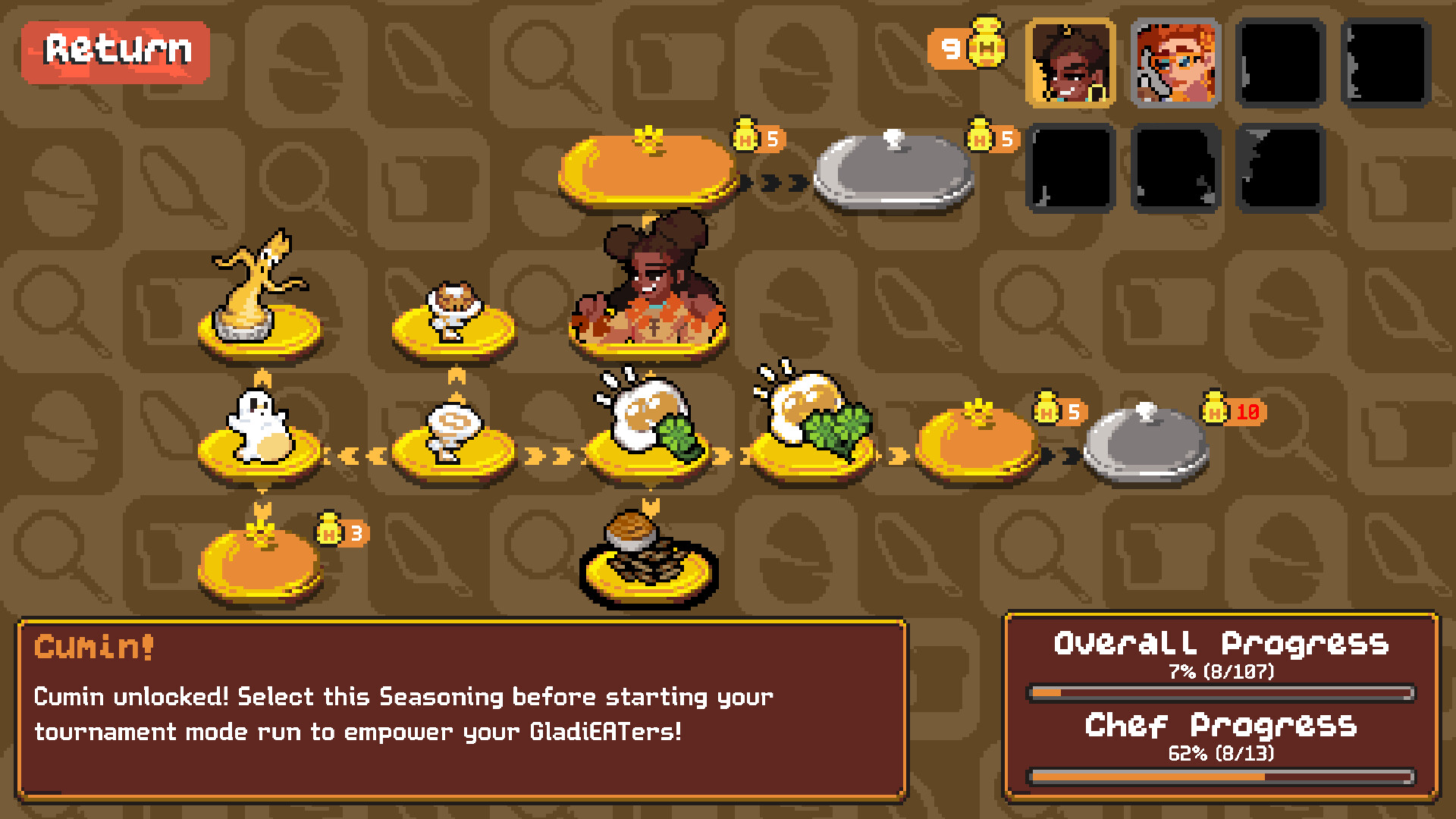Select the golden dancing figure node
This screenshot has width=1456, height=819.
[259, 296]
